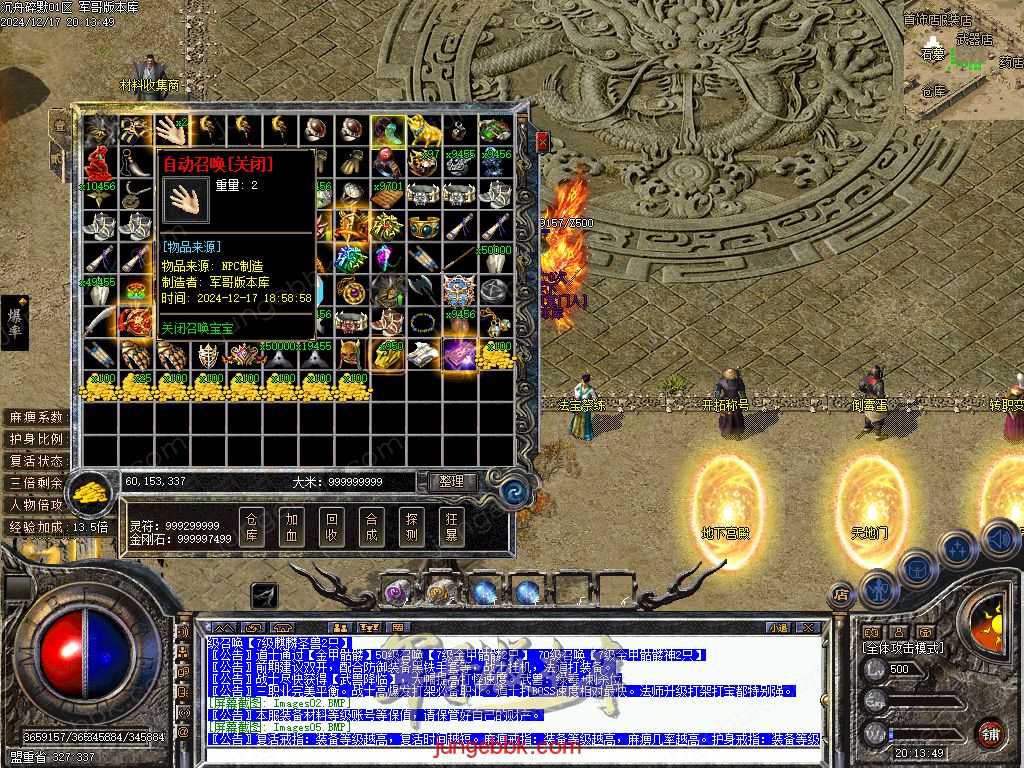This screenshot has width=1024, height=768.
Task: Open the 仓库 warehouse button
Action: (251, 526)
